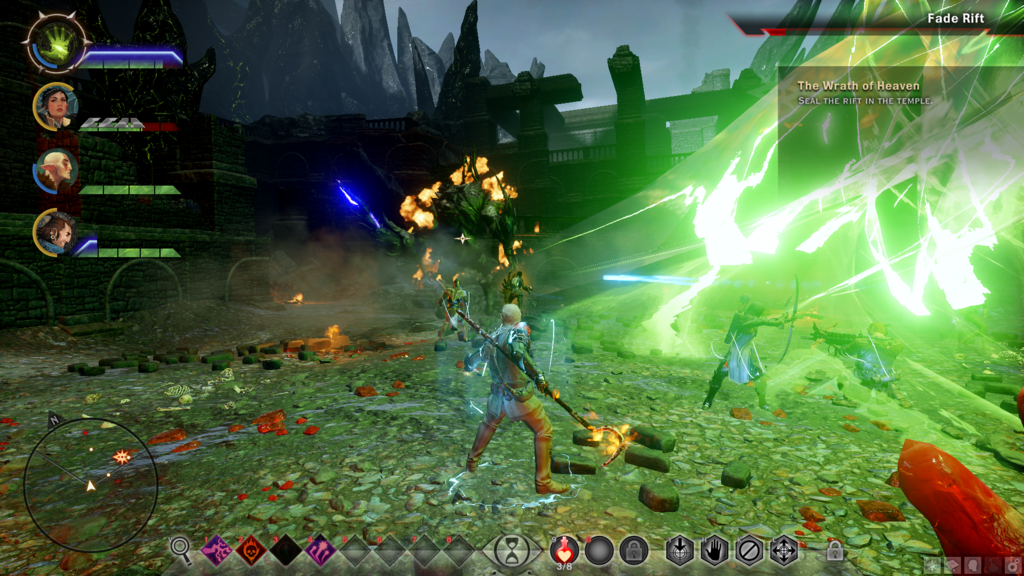Click the crossed-circle disengage command
This screenshot has width=1024, height=576.
click(x=749, y=550)
